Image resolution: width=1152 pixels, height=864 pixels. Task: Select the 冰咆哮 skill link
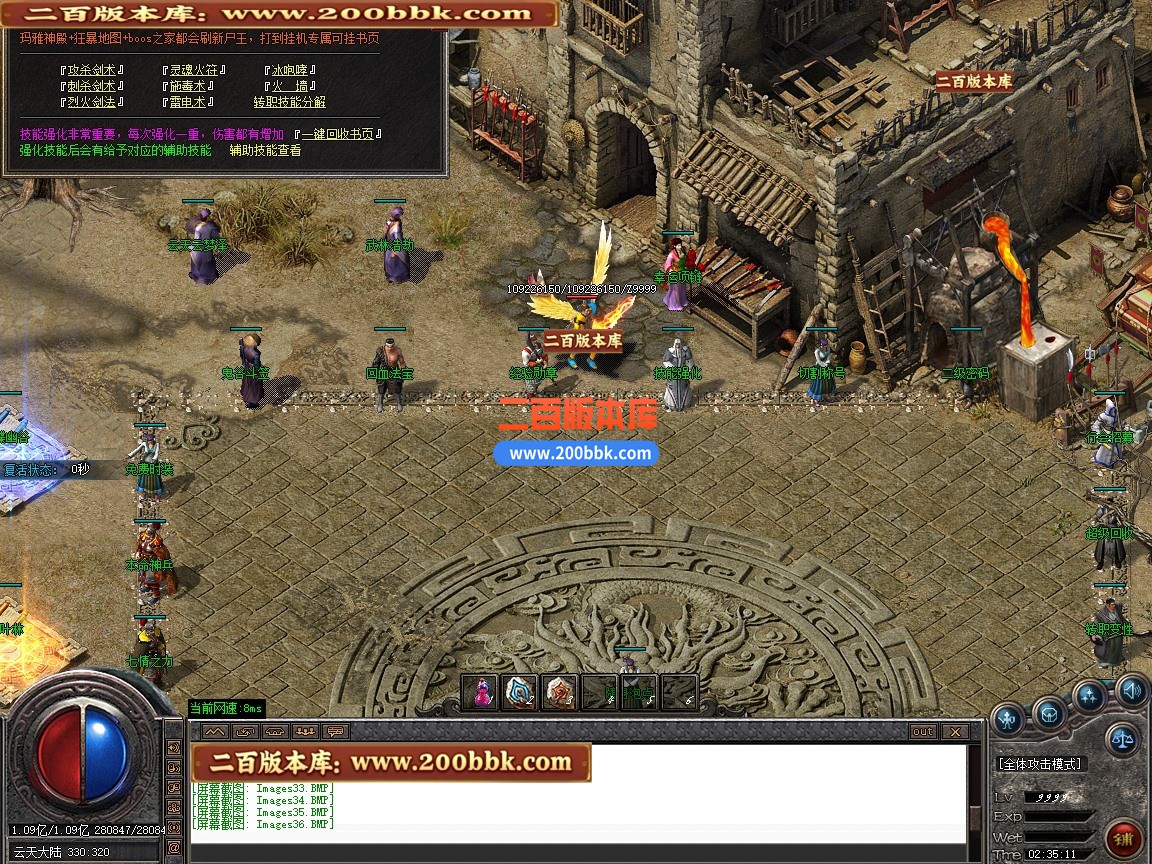click(290, 70)
